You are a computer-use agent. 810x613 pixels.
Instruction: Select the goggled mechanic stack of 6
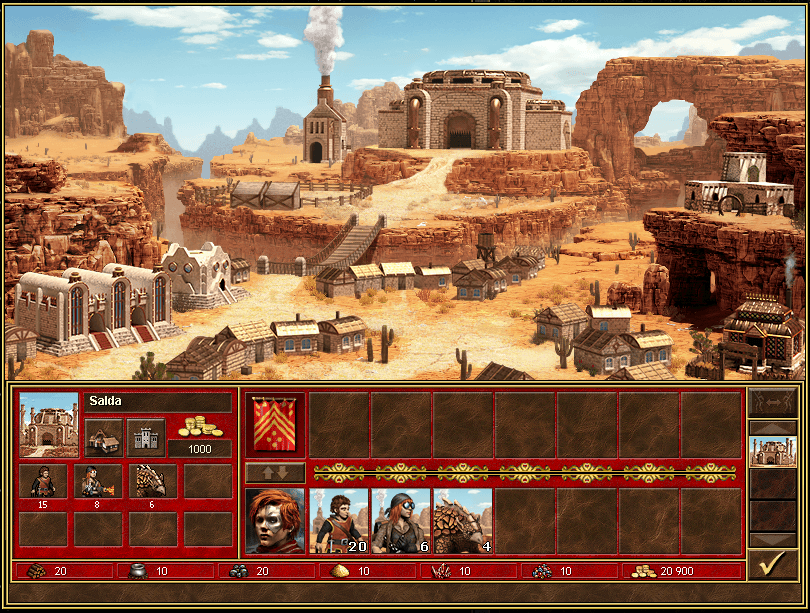click(x=401, y=521)
